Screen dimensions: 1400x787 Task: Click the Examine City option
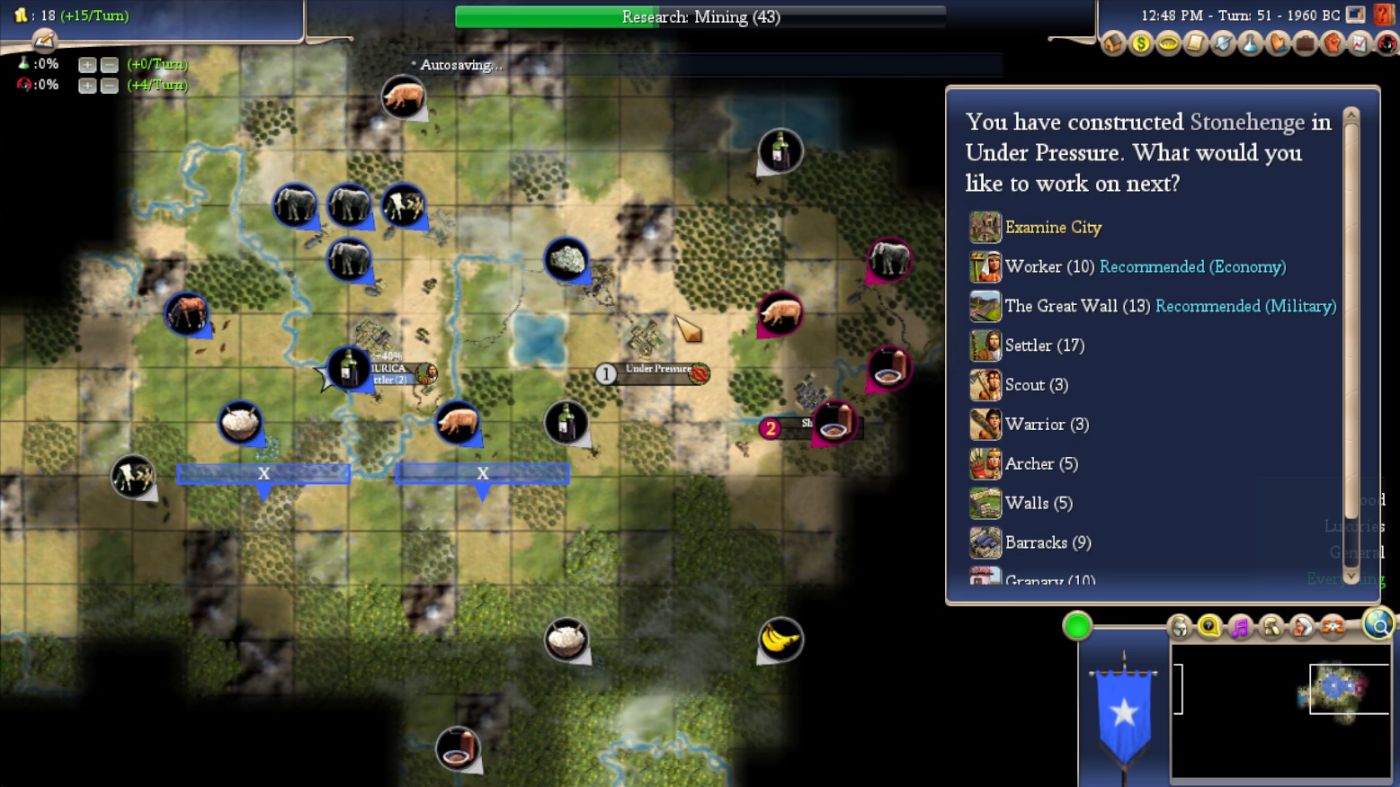(1053, 228)
